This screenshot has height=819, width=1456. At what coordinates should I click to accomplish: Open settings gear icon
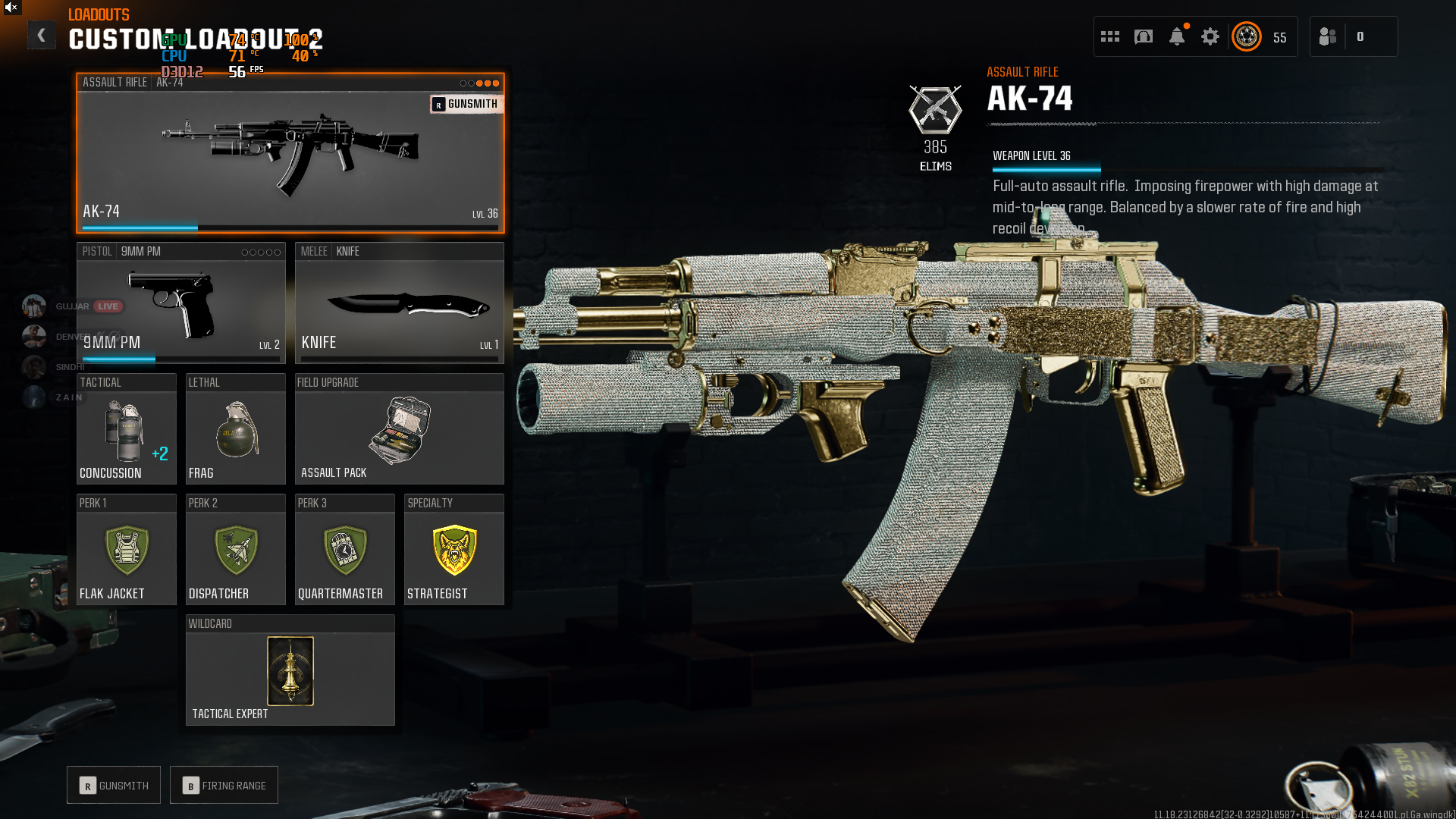click(1210, 36)
